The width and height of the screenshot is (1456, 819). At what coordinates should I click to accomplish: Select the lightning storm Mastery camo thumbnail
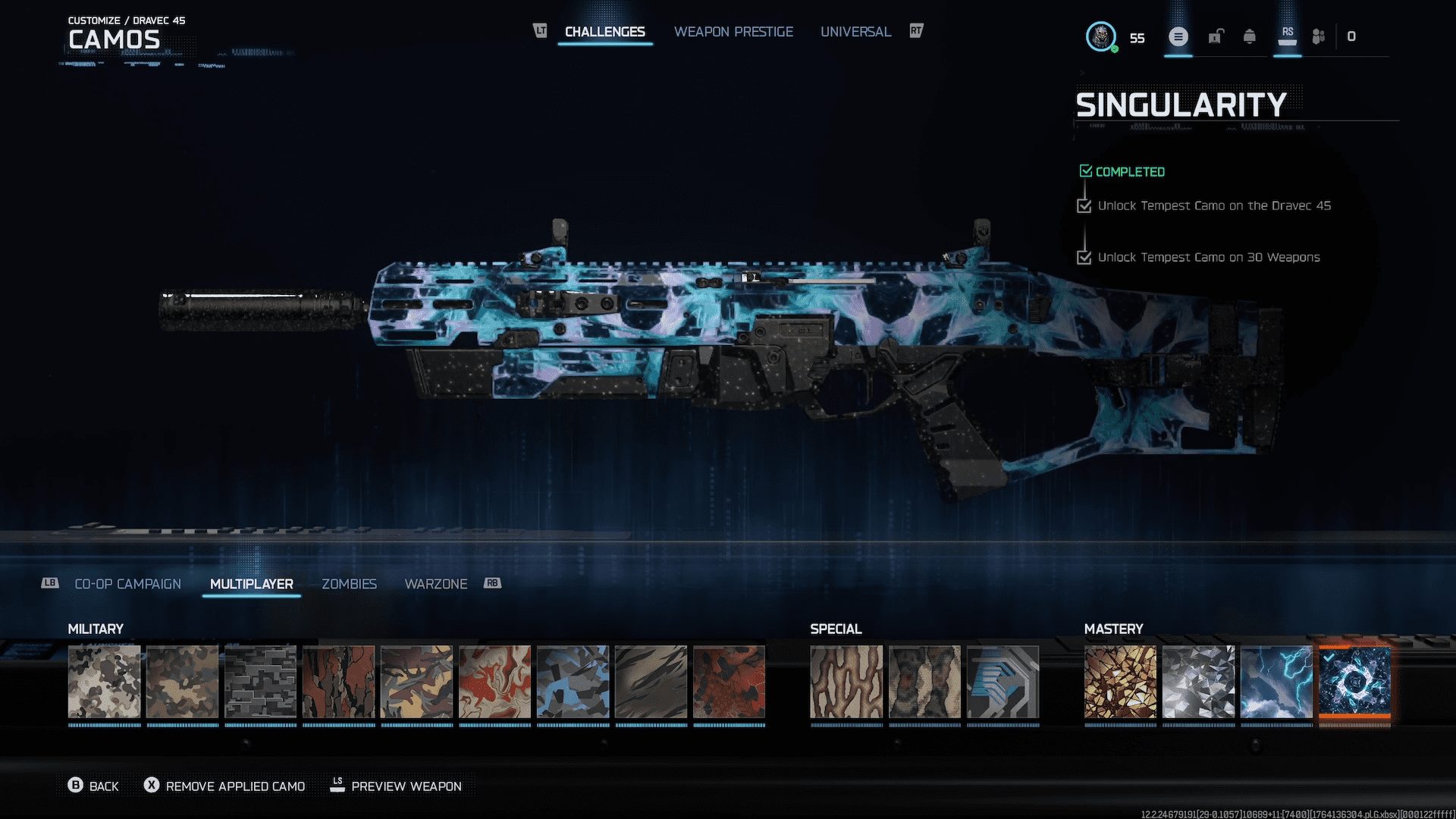point(1276,681)
